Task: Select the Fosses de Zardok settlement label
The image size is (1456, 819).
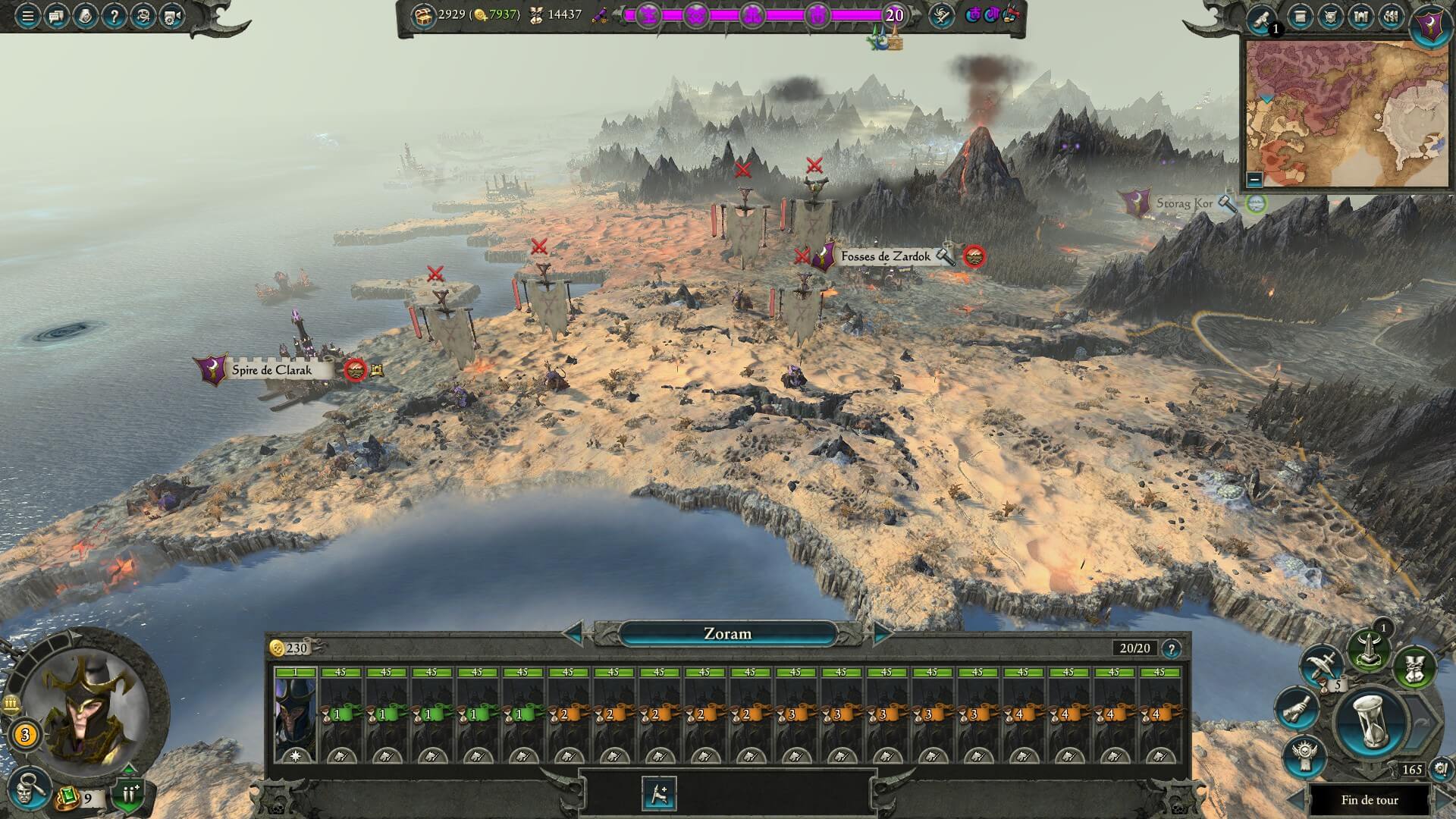Action: click(884, 257)
